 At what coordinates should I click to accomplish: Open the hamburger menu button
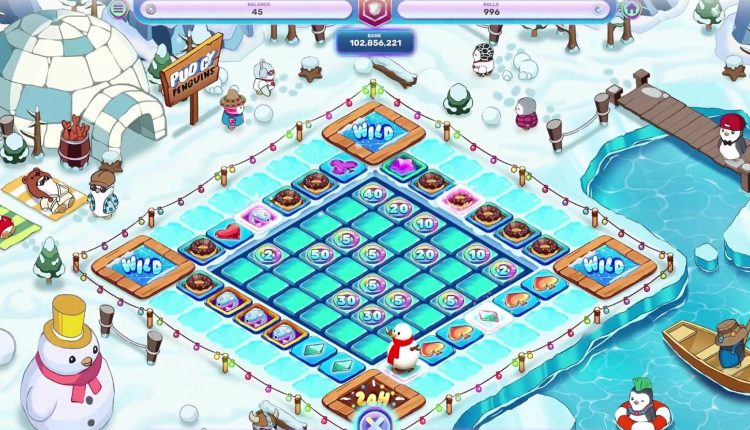119,8
